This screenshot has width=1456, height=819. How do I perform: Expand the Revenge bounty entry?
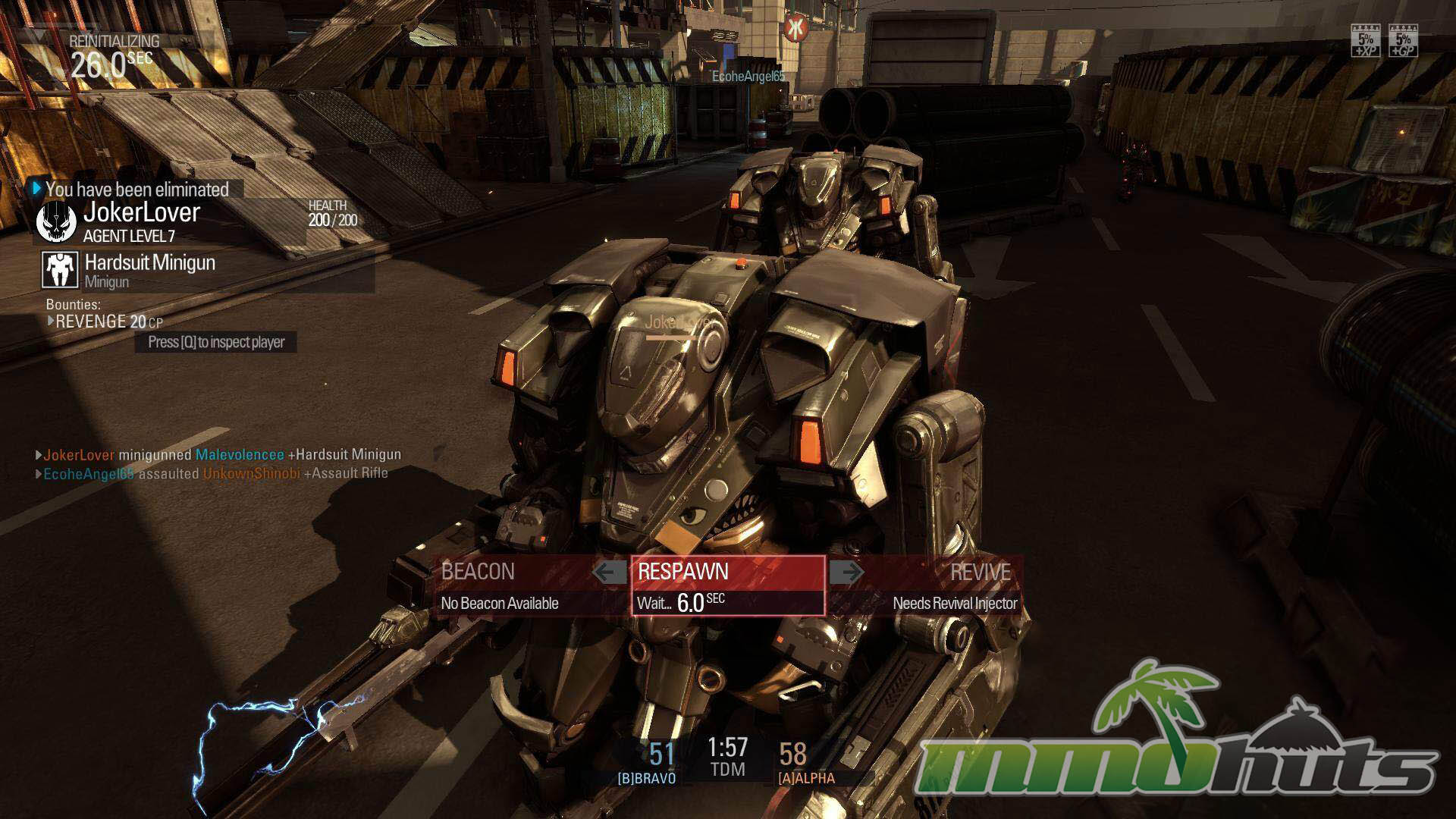(52, 322)
